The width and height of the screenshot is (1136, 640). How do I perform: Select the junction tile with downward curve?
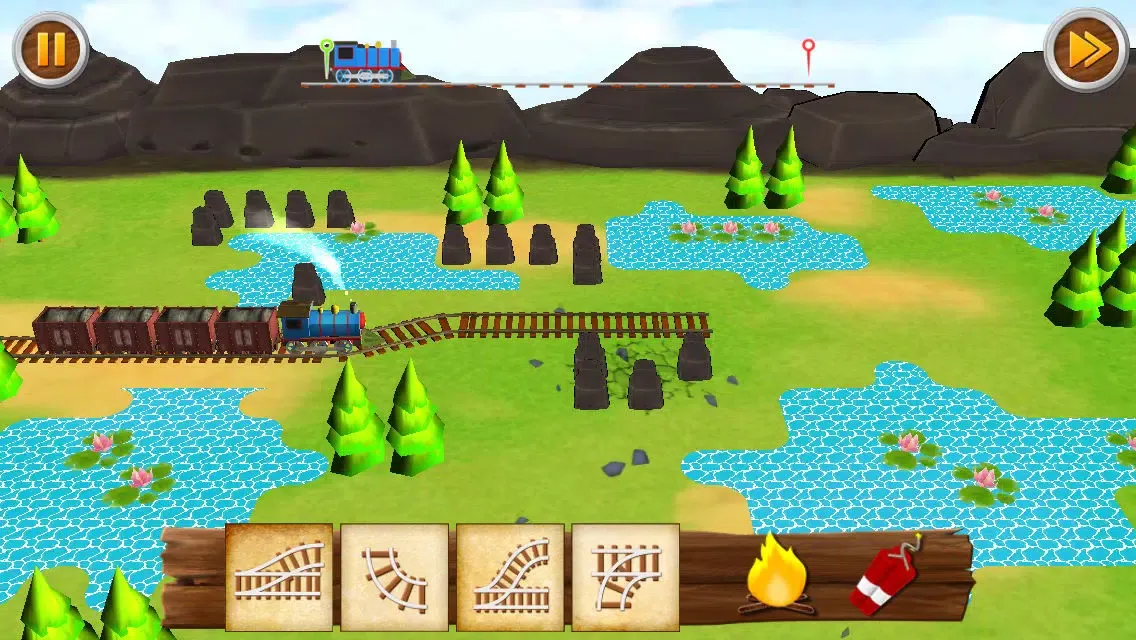click(x=625, y=577)
